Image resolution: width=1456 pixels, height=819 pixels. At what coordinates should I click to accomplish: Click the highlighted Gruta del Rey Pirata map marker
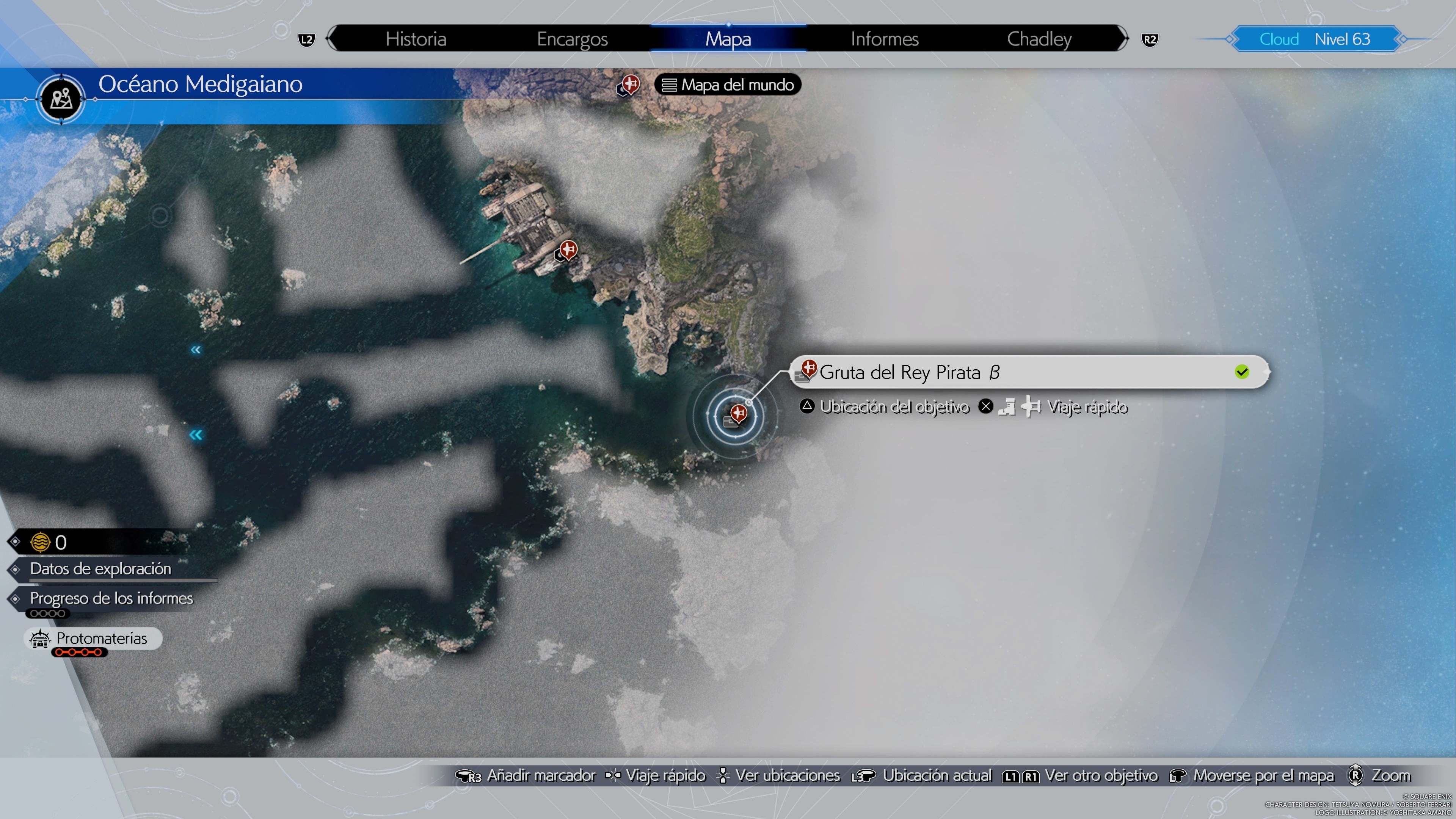pos(736,416)
